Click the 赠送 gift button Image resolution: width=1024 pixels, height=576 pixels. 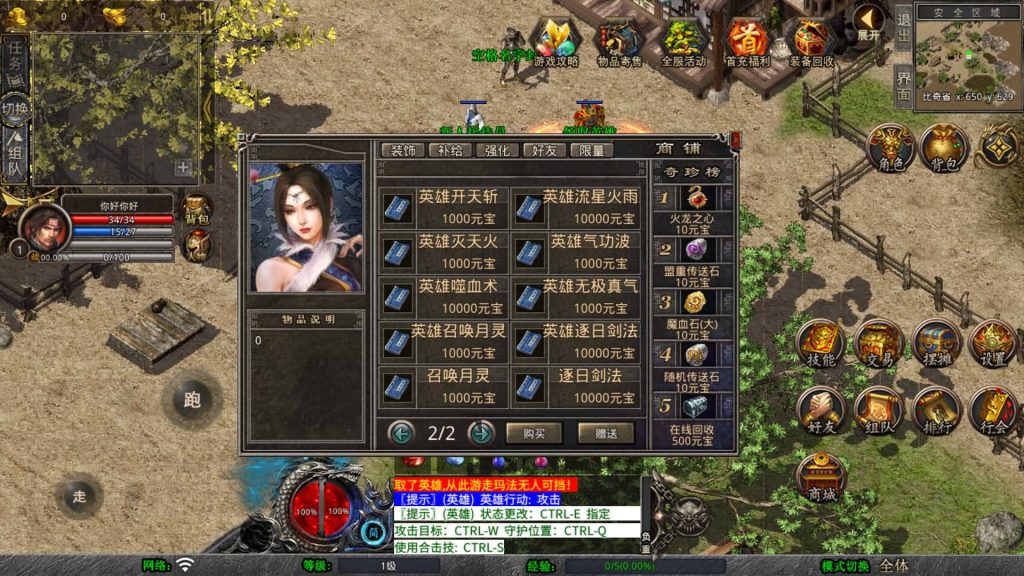pos(605,433)
